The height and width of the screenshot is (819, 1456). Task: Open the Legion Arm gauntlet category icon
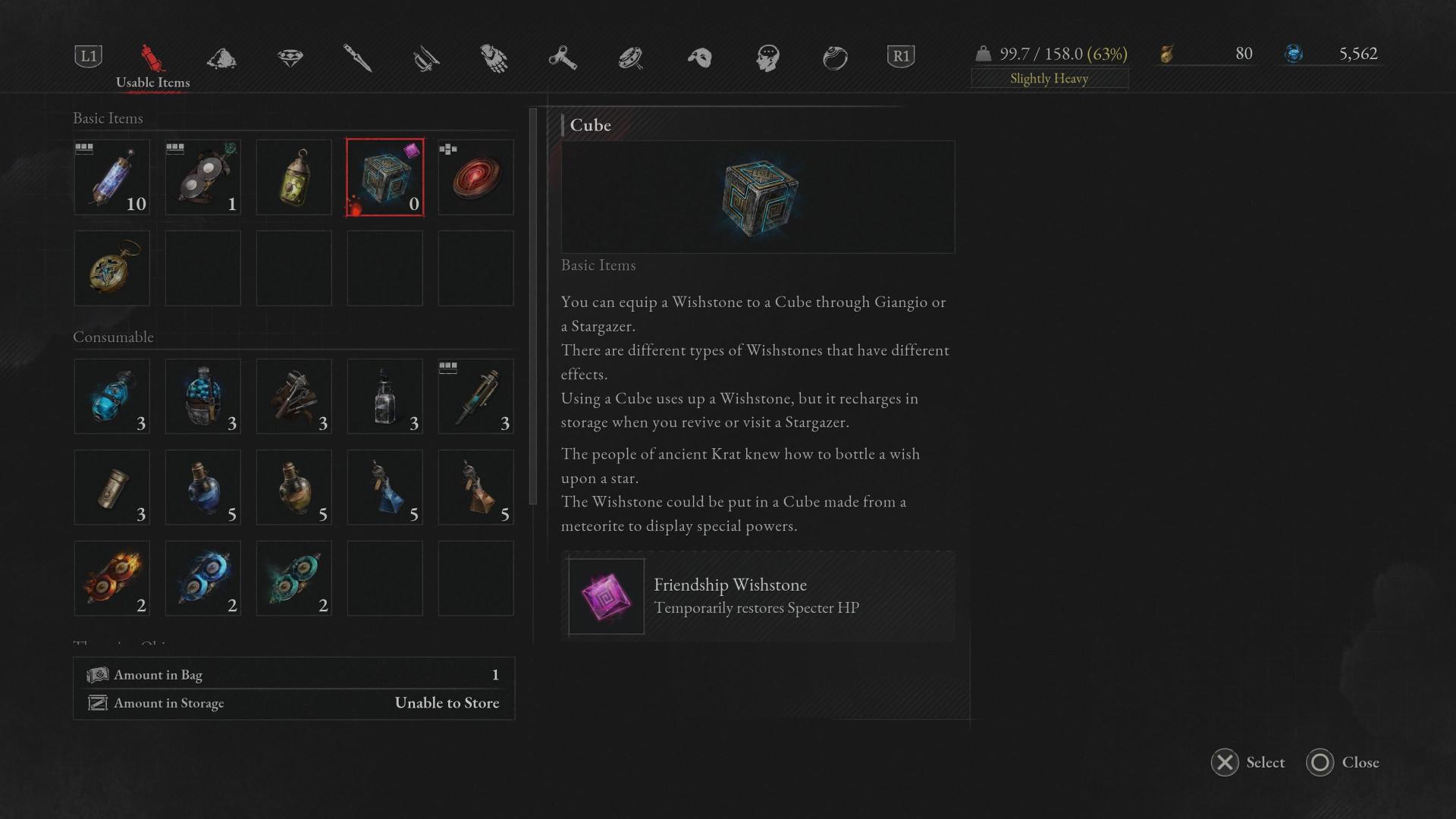coord(494,58)
